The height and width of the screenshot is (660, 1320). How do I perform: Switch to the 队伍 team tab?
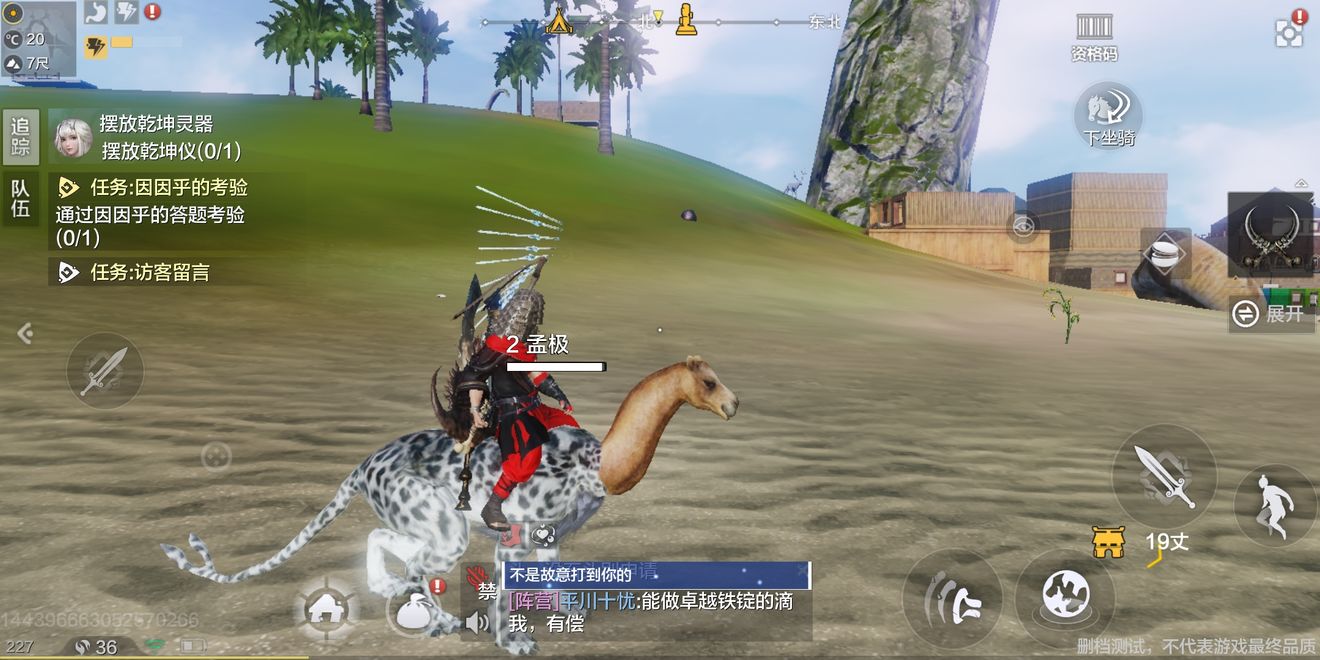tap(20, 198)
